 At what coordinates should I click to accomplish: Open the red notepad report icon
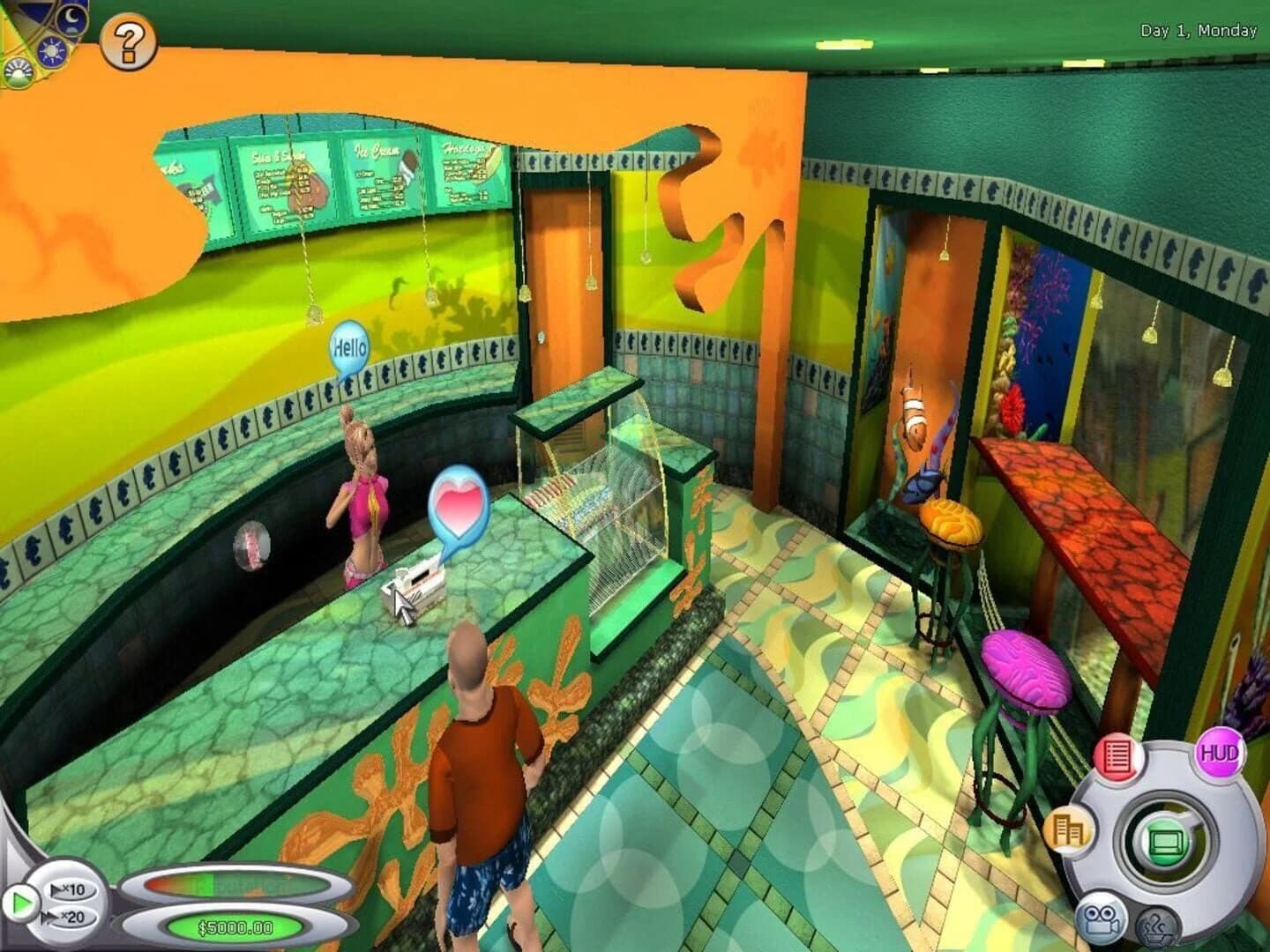tap(1117, 756)
